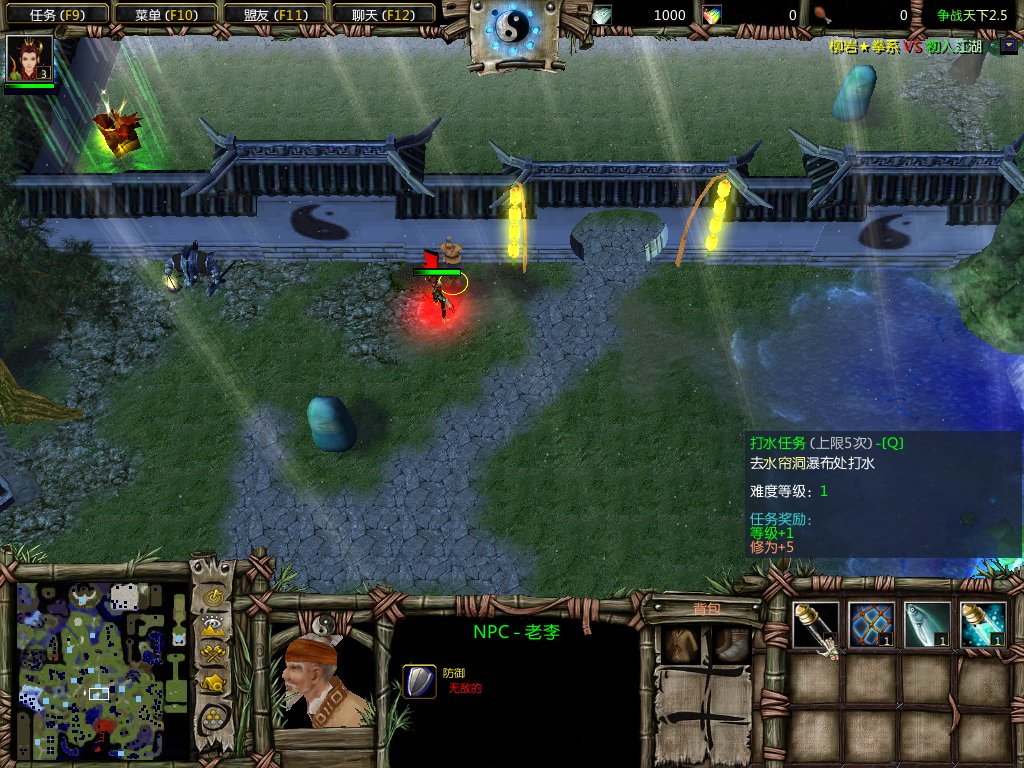Select the empty glass vial item
This screenshot has width=1024, height=768.
(x=816, y=625)
